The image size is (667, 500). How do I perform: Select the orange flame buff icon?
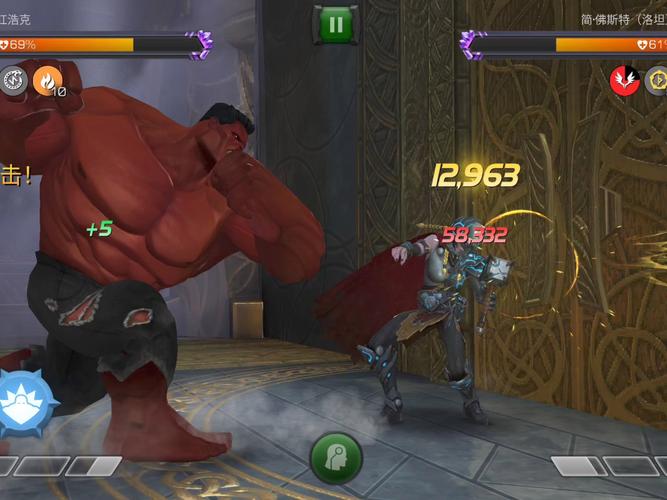pos(47,79)
